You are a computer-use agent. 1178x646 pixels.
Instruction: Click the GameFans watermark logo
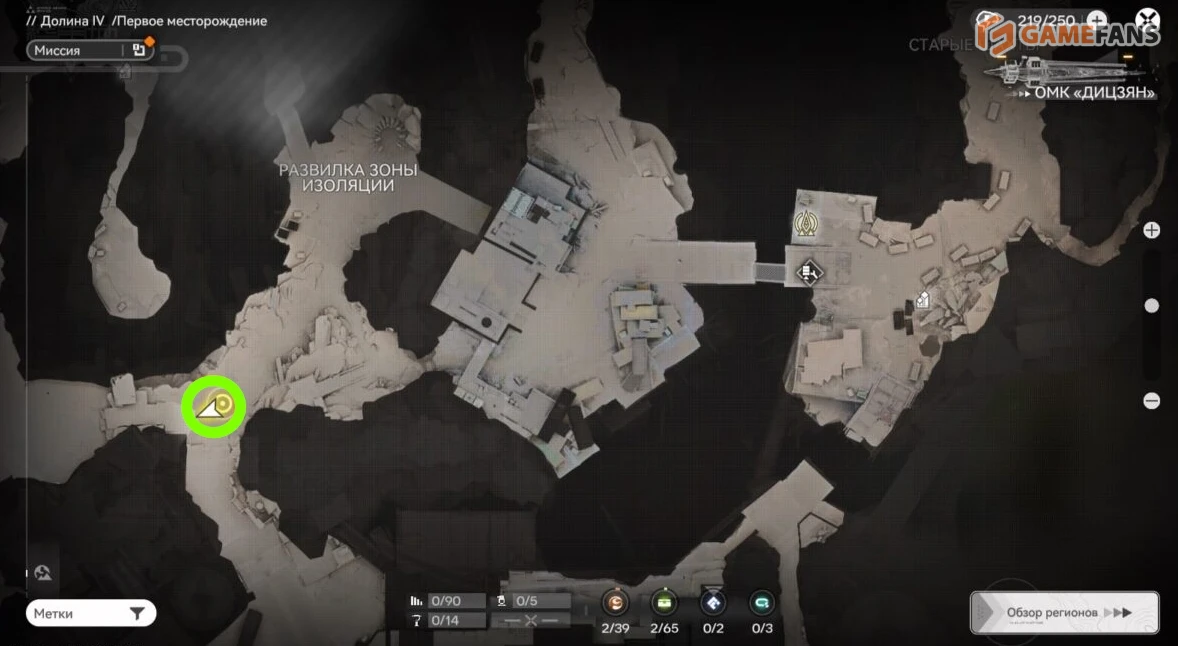(x=1069, y=35)
